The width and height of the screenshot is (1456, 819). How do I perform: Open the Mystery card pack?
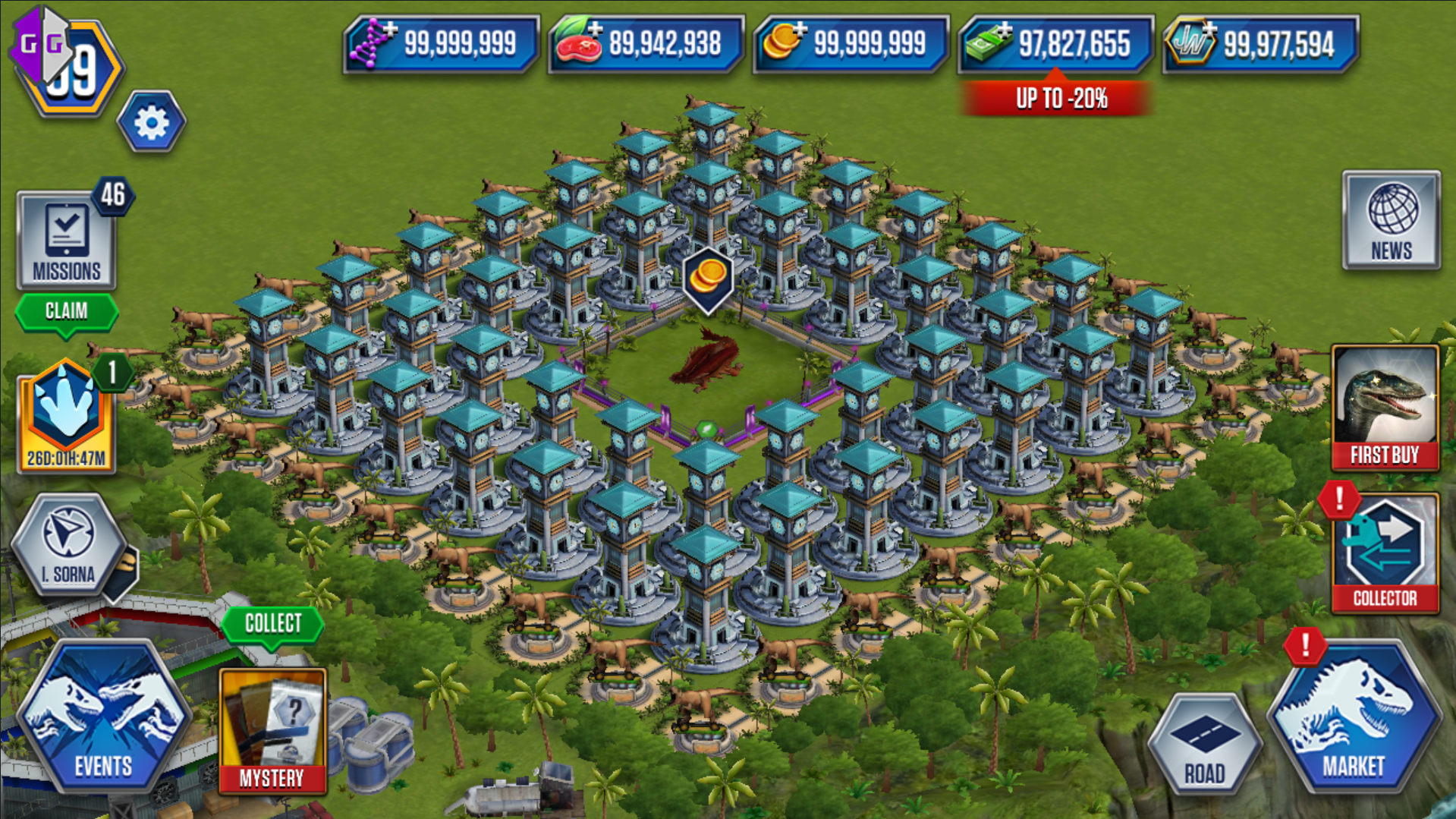point(272,730)
